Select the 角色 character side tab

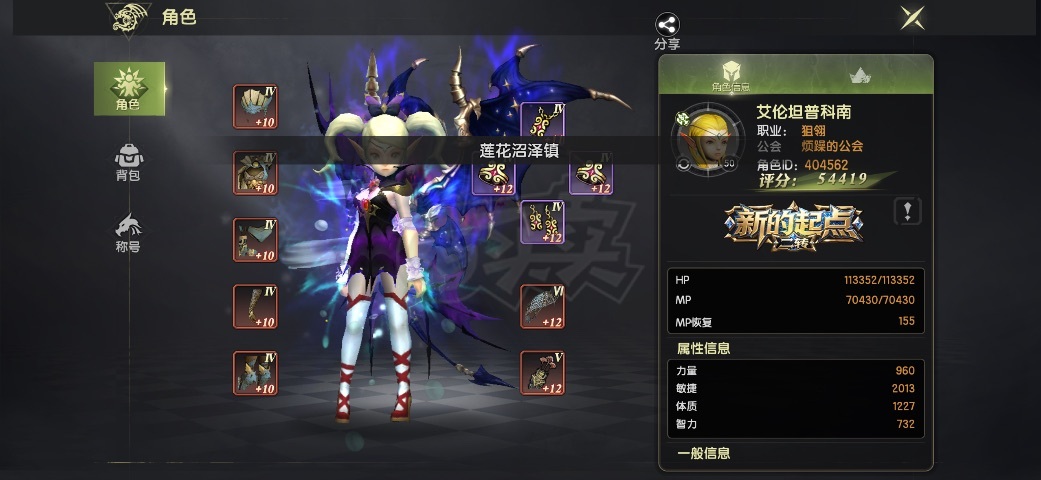coord(129,88)
